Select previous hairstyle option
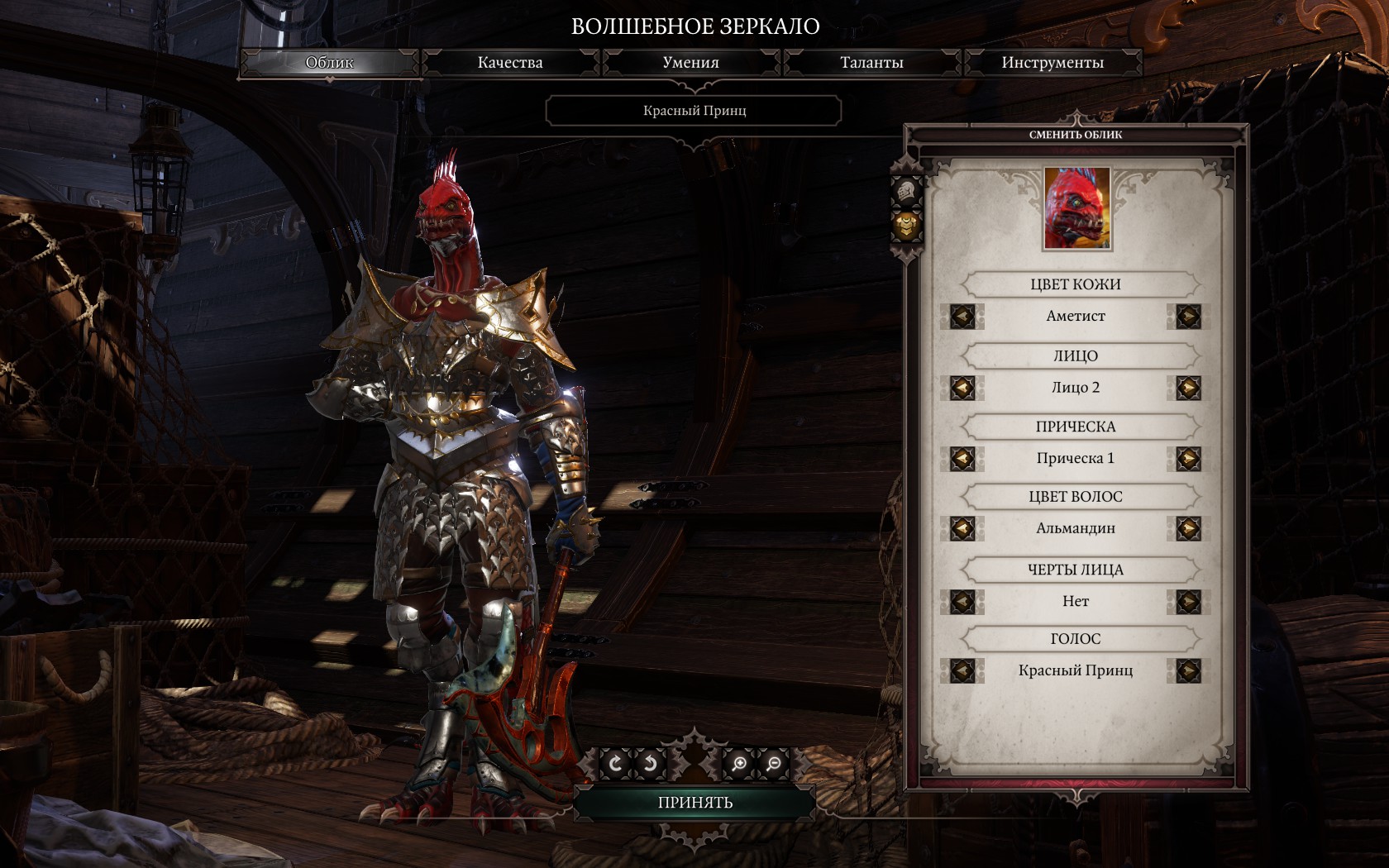The height and width of the screenshot is (868, 1389). click(x=962, y=459)
